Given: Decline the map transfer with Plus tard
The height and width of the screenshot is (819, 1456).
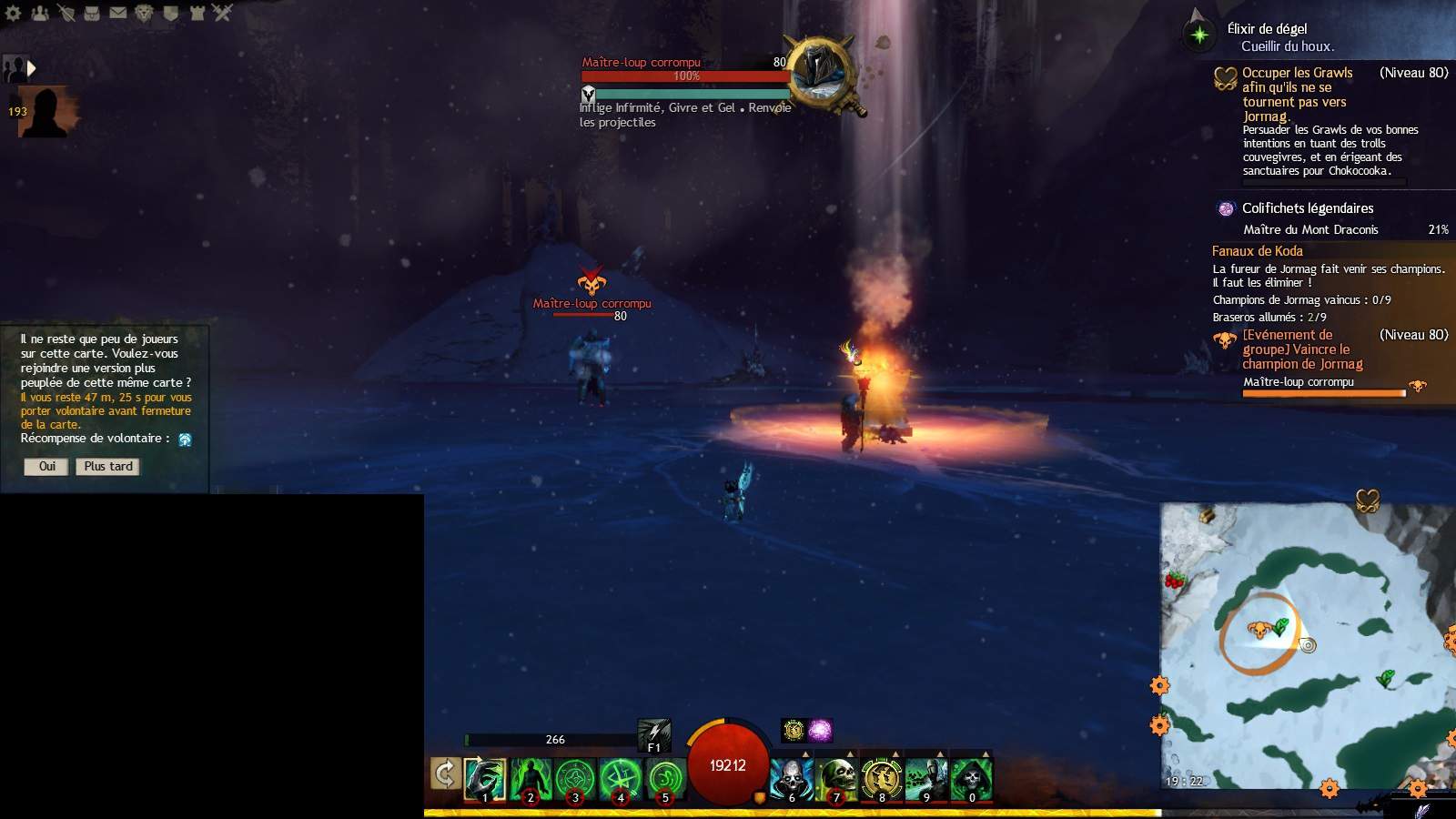Looking at the screenshot, I should click(108, 467).
